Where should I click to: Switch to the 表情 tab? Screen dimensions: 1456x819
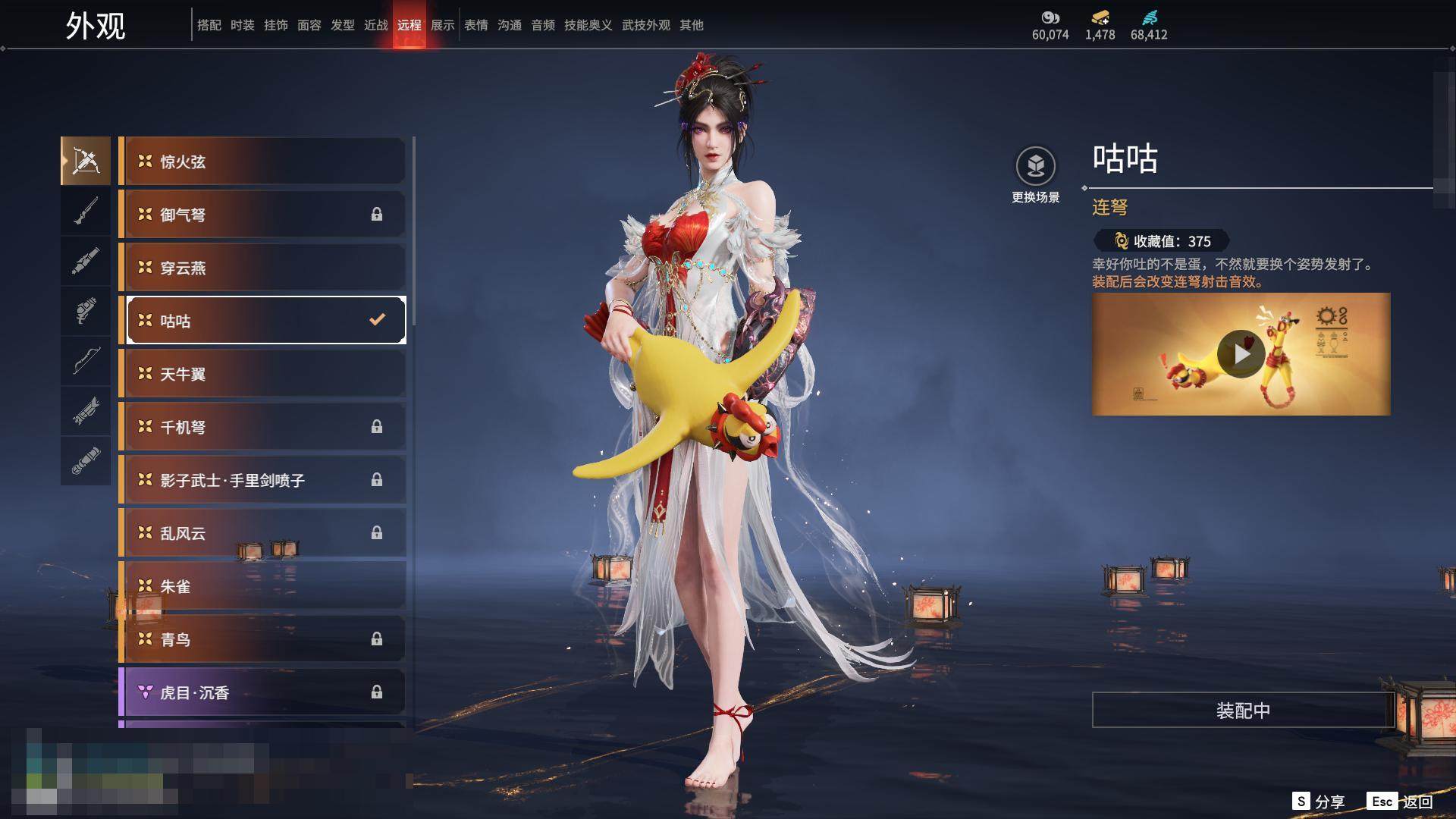point(476,25)
